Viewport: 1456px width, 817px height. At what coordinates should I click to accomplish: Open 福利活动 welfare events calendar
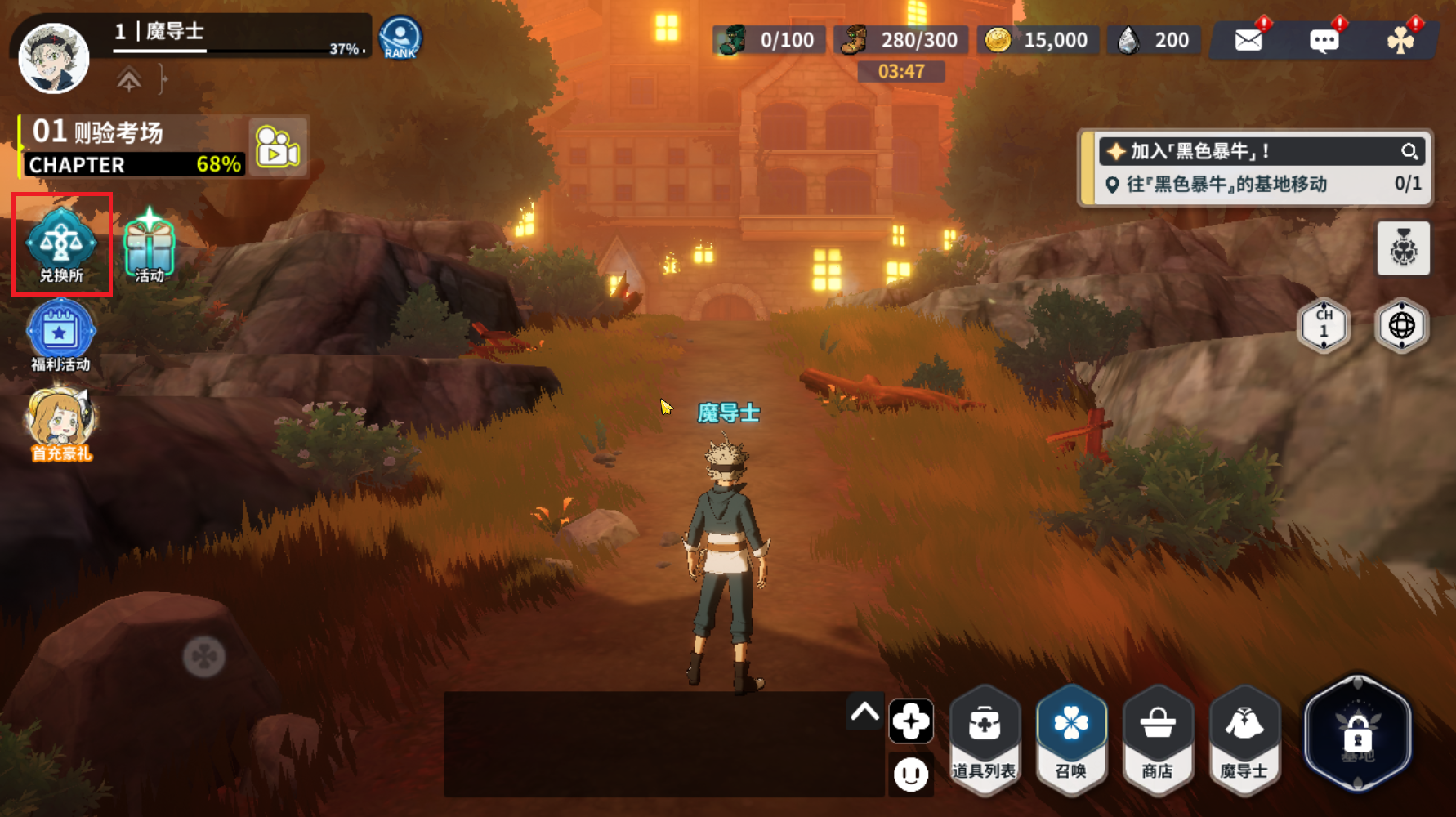tap(60, 335)
